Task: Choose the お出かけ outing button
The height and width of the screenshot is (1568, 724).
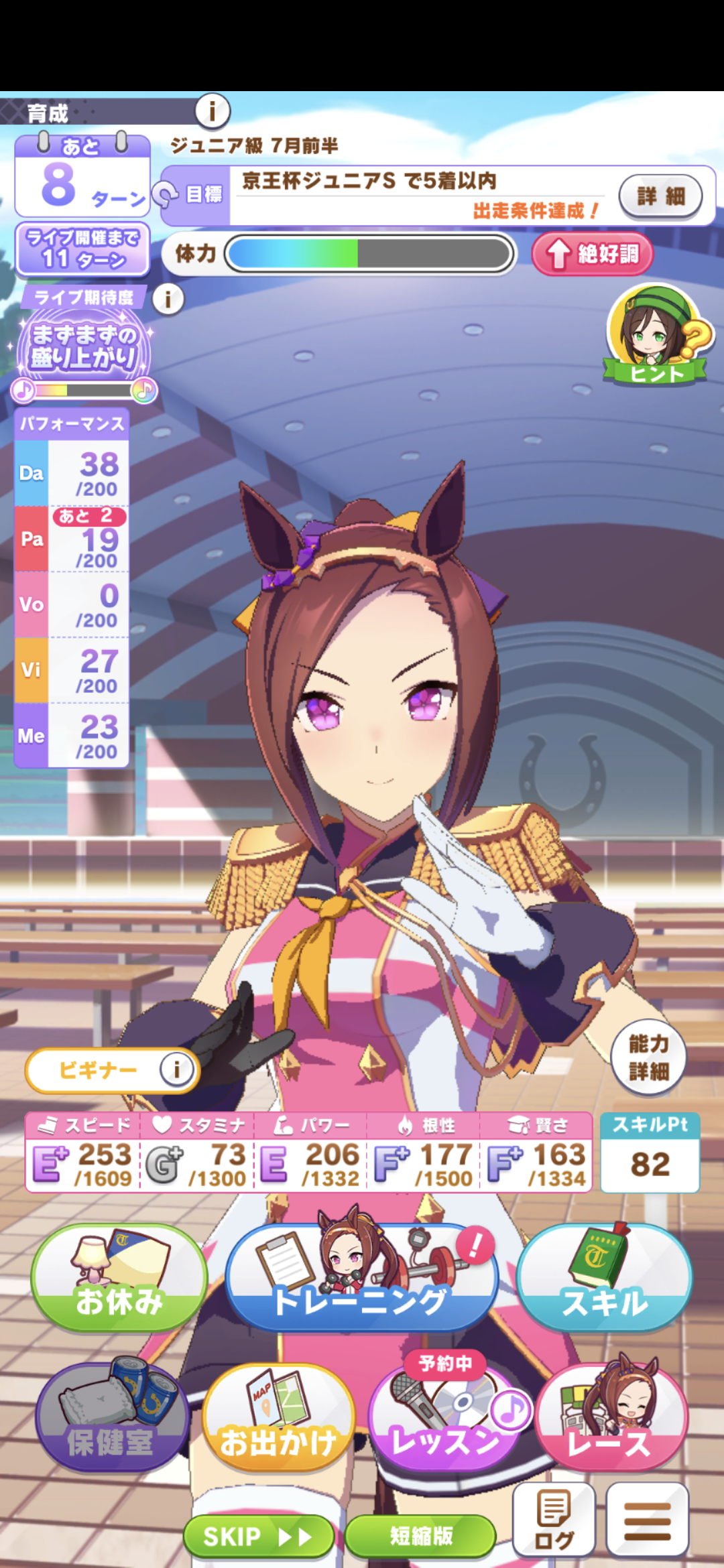Action: coord(278,1419)
